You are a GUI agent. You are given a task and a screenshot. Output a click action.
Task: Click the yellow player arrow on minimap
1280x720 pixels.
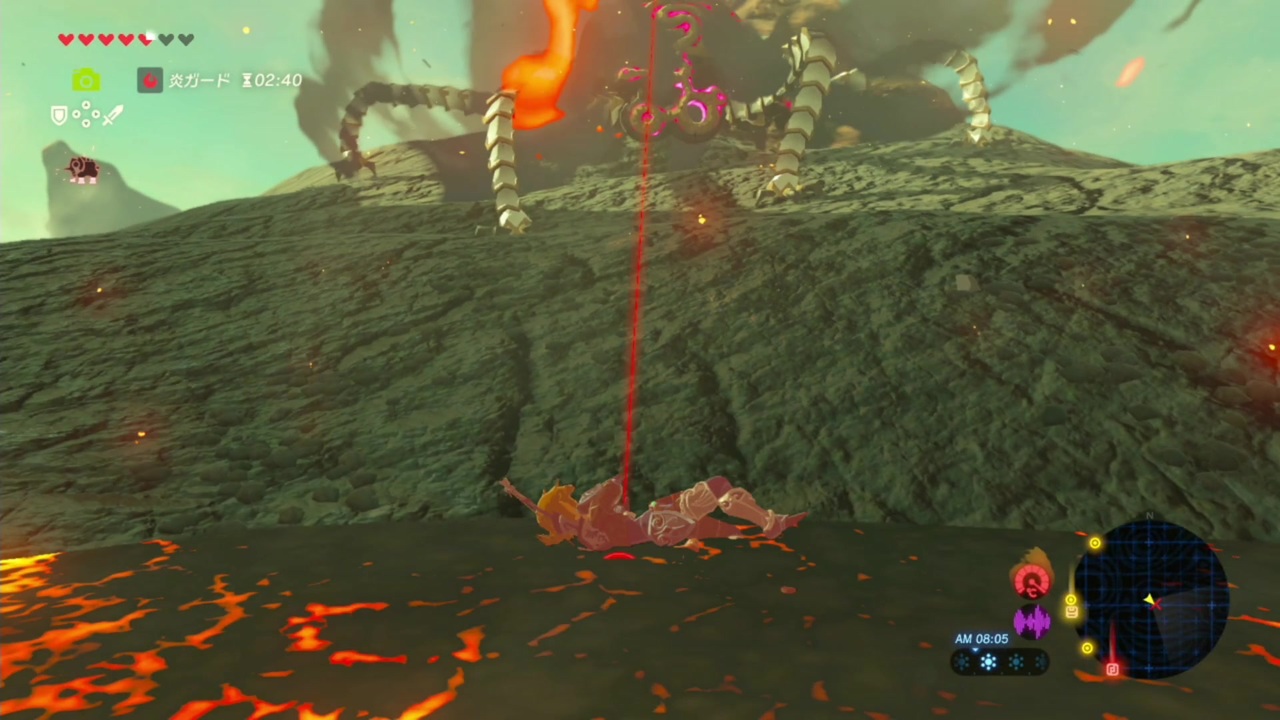tap(1149, 600)
